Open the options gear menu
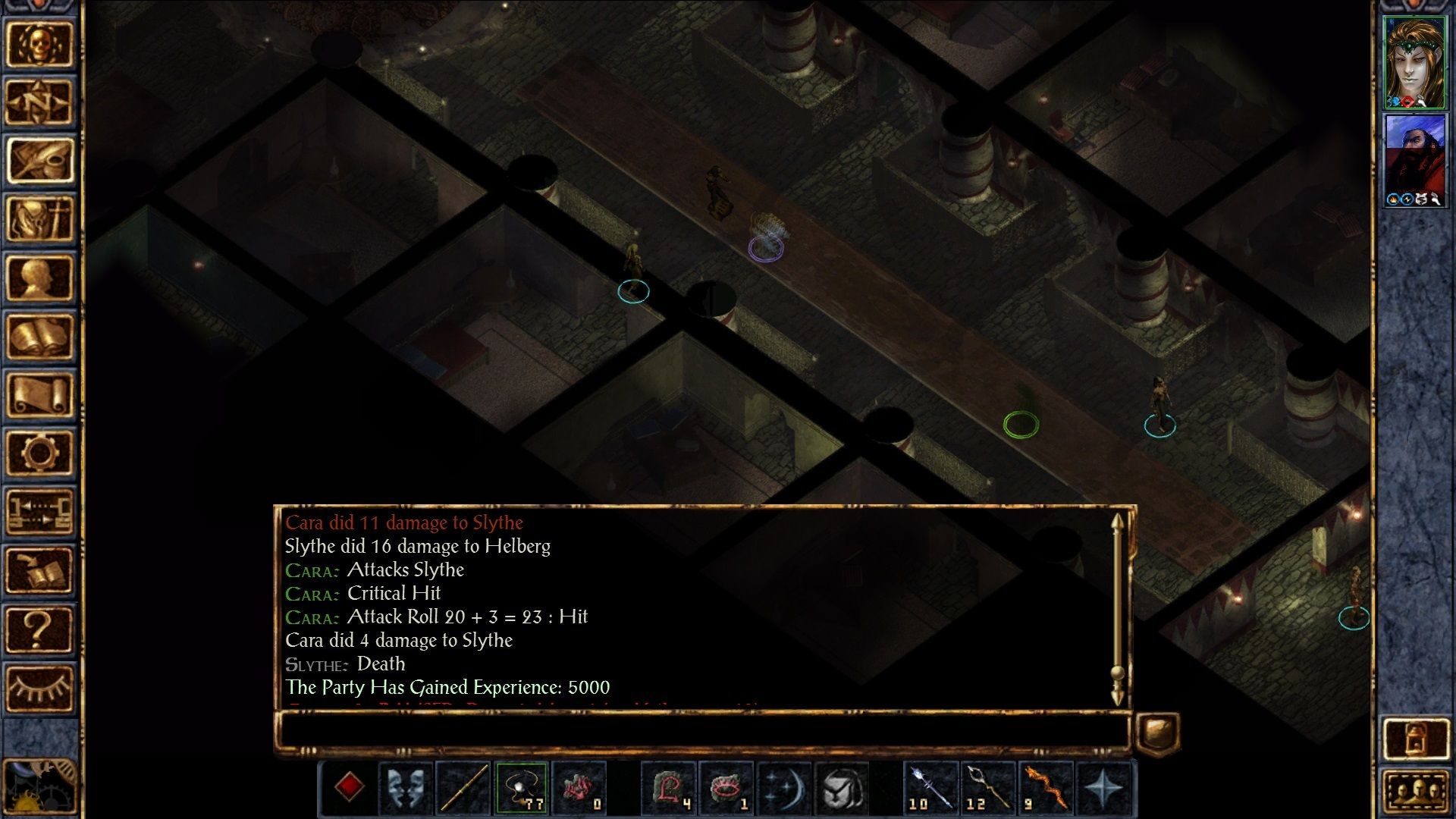The height and width of the screenshot is (819, 1456). click(x=39, y=453)
